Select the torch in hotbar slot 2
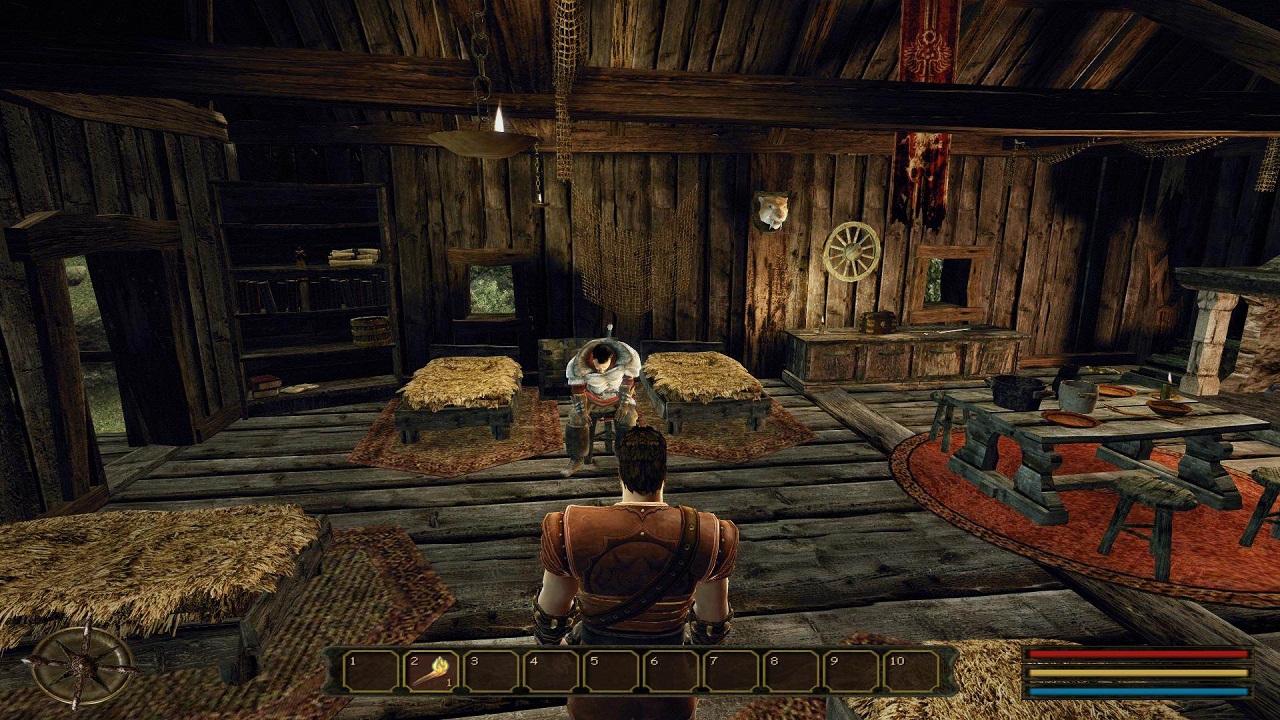This screenshot has height=720, width=1280. point(432,670)
